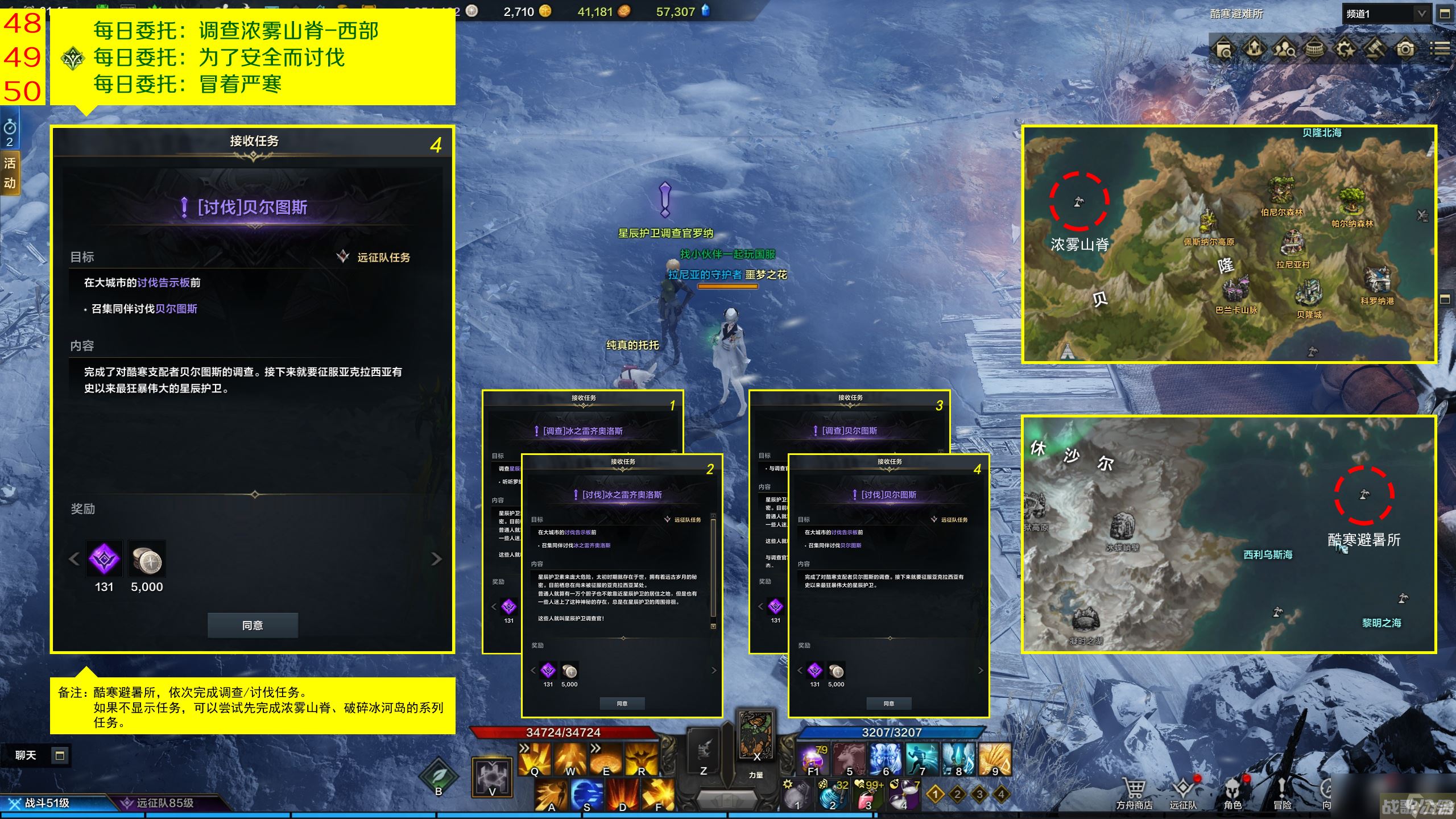The height and width of the screenshot is (819, 1456).
Task: Open the arena colosseum icon
Action: coord(1314,49)
